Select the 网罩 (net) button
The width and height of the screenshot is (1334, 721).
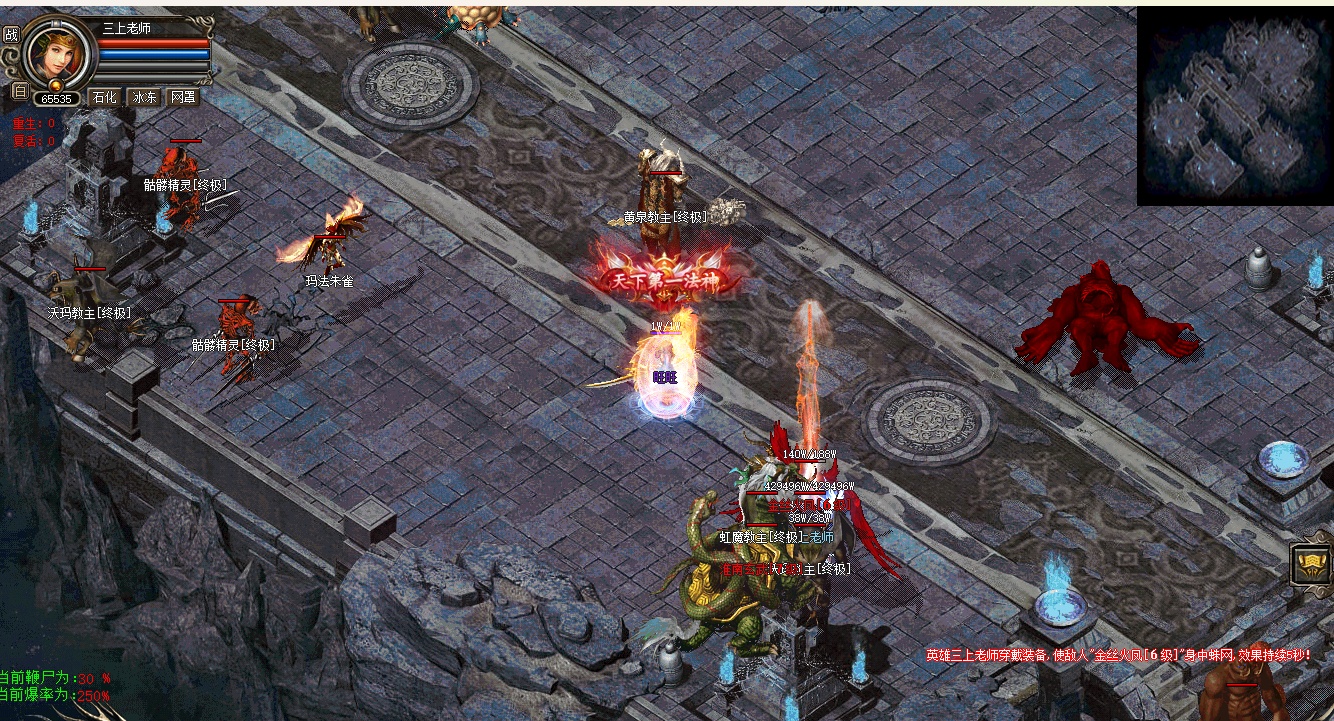(183, 97)
